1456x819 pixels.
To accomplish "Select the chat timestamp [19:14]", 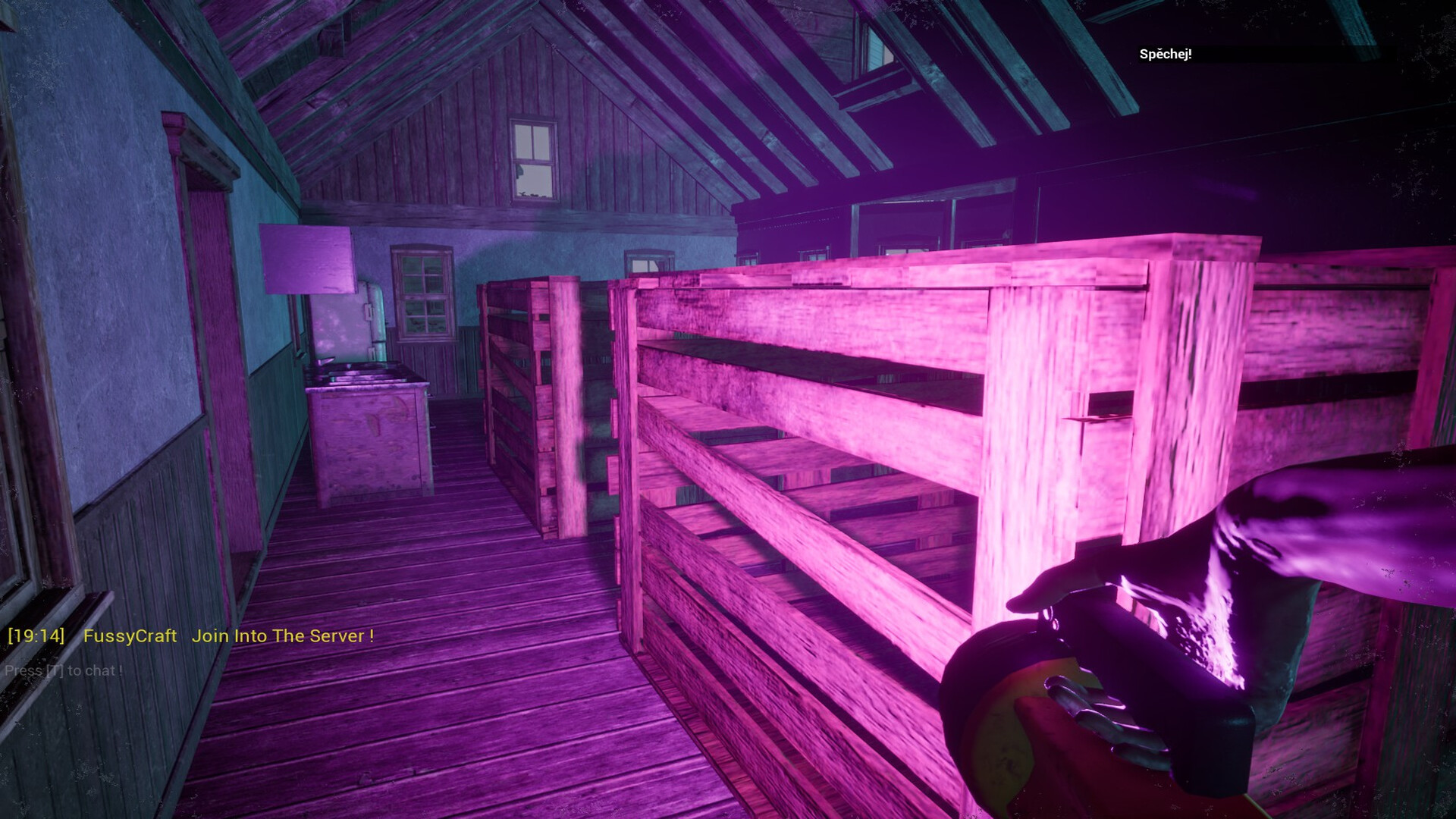I will click(36, 637).
